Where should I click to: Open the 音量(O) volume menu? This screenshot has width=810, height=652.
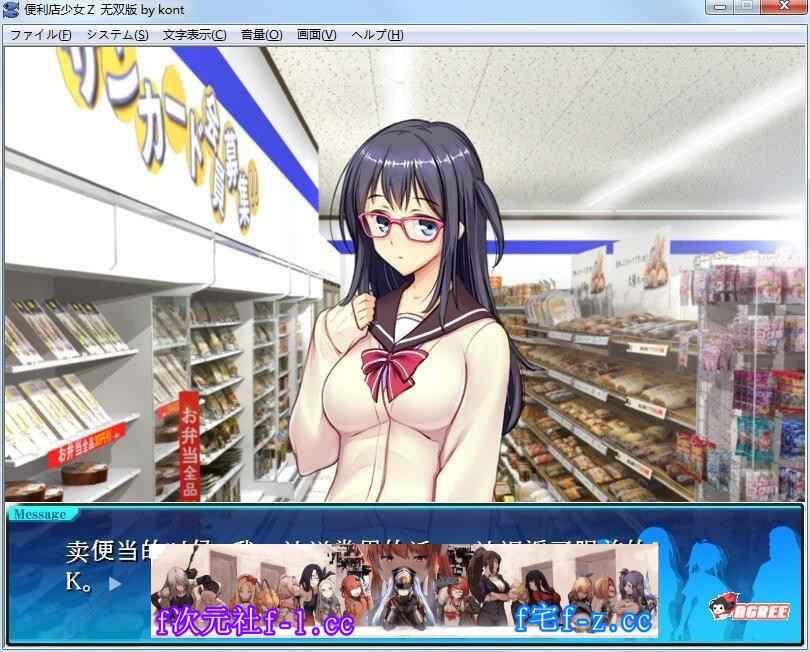261,35
